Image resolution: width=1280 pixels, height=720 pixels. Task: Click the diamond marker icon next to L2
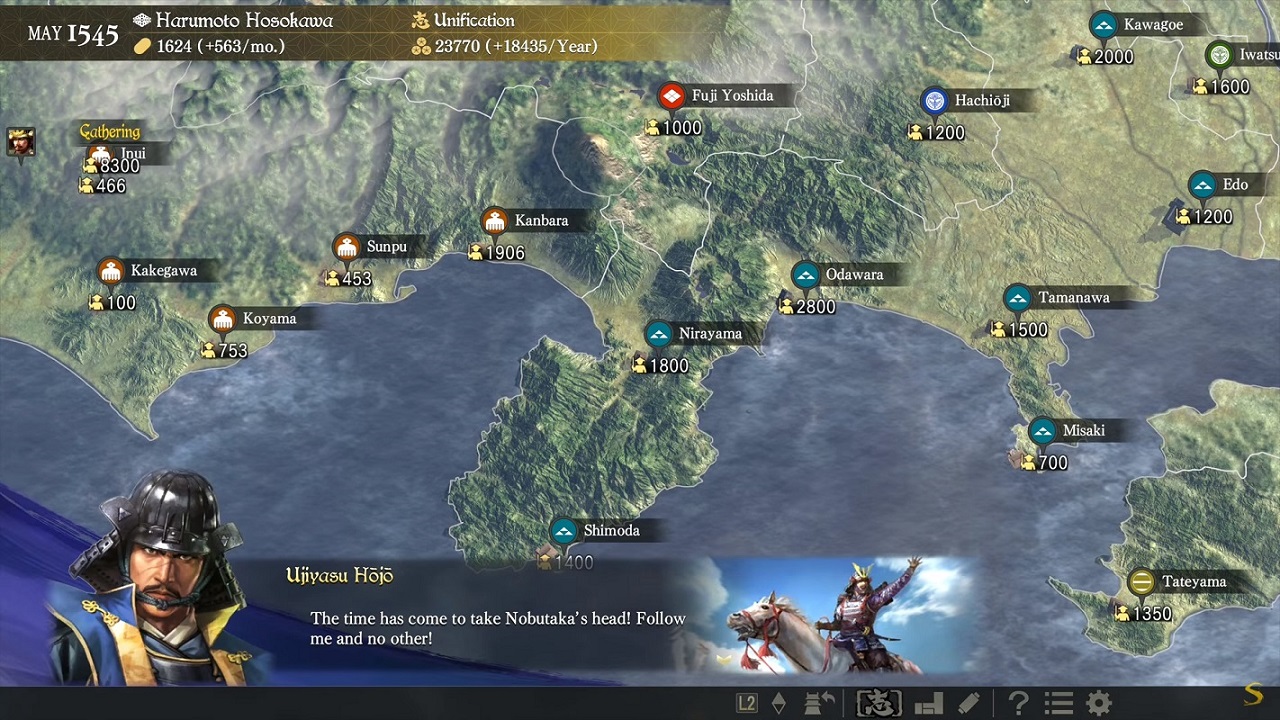tap(779, 701)
